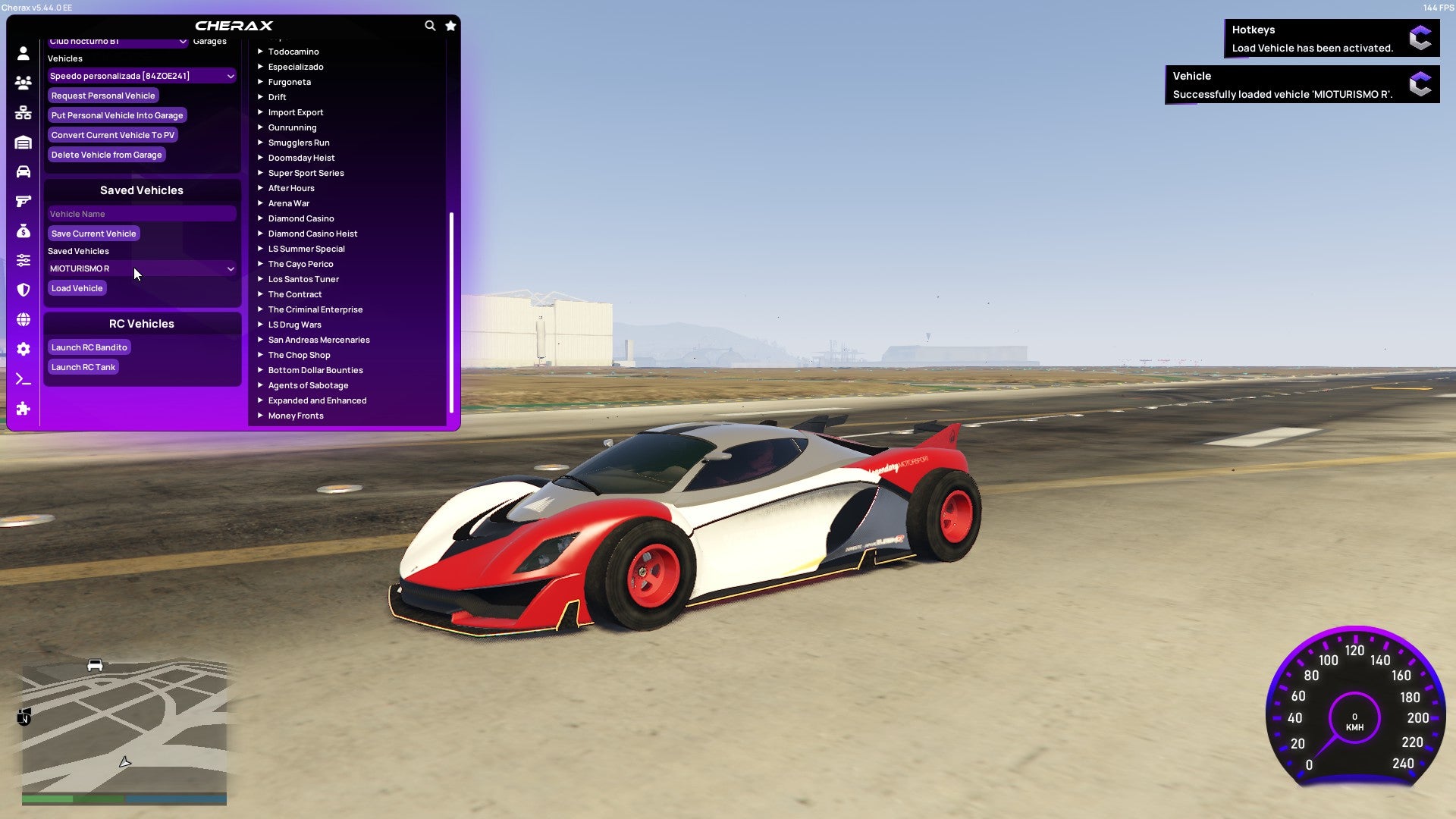Expand The Cayo Perico vehicle list
The image size is (1456, 819).
click(300, 264)
